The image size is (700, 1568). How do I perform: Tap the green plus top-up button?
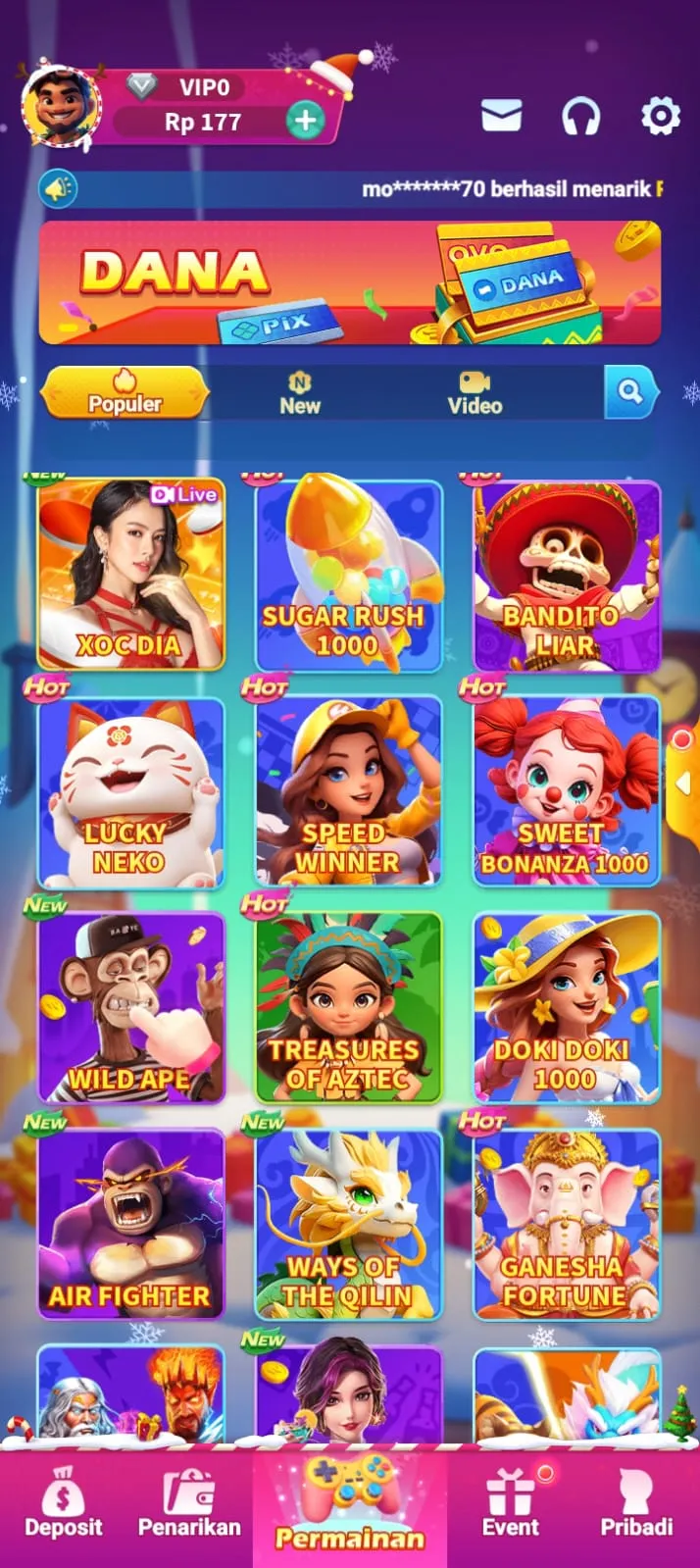tap(306, 121)
